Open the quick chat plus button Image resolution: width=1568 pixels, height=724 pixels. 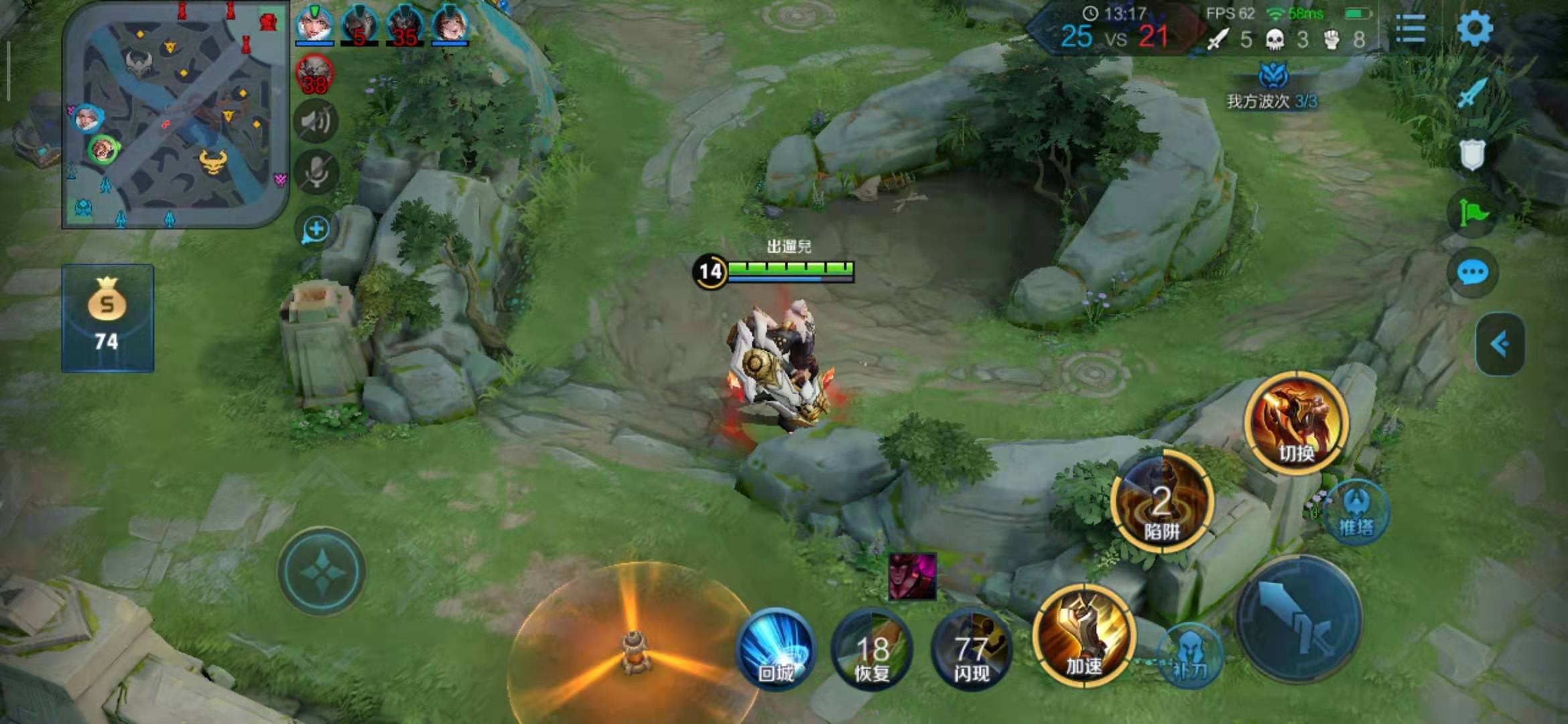[316, 230]
